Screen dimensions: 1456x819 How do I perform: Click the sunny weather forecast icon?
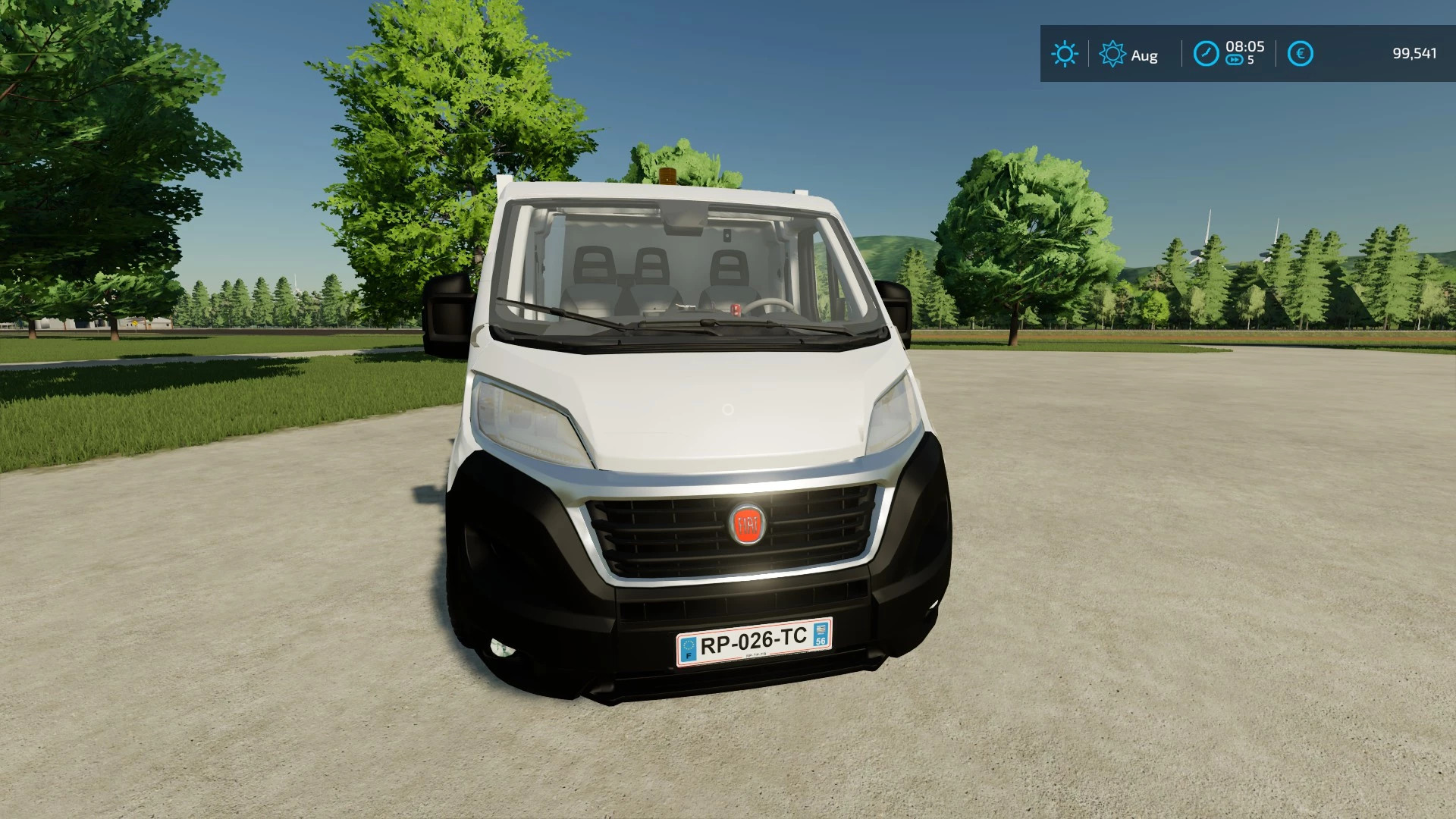pyautogui.click(x=1064, y=54)
